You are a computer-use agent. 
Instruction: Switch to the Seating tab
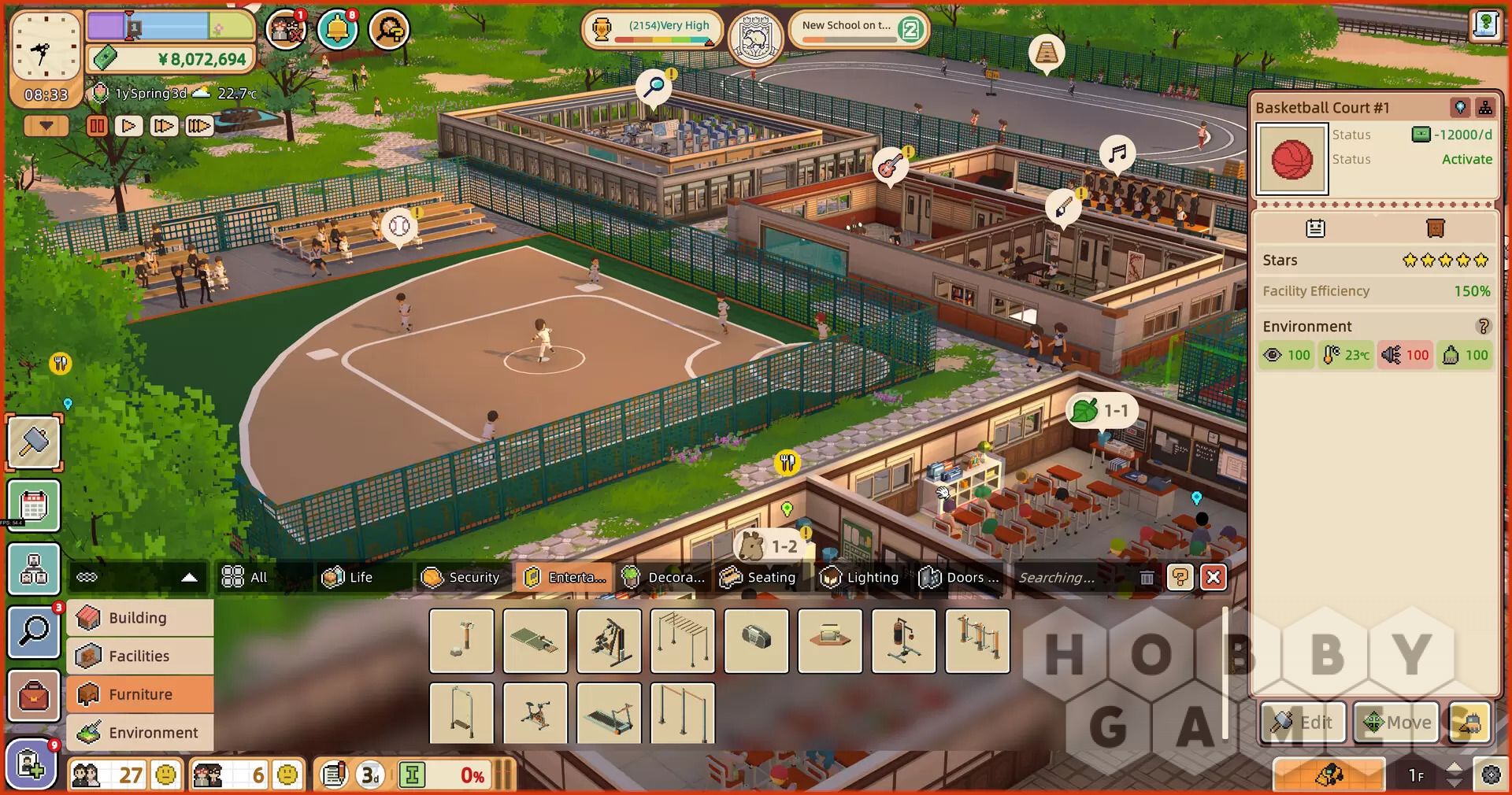coord(758,577)
